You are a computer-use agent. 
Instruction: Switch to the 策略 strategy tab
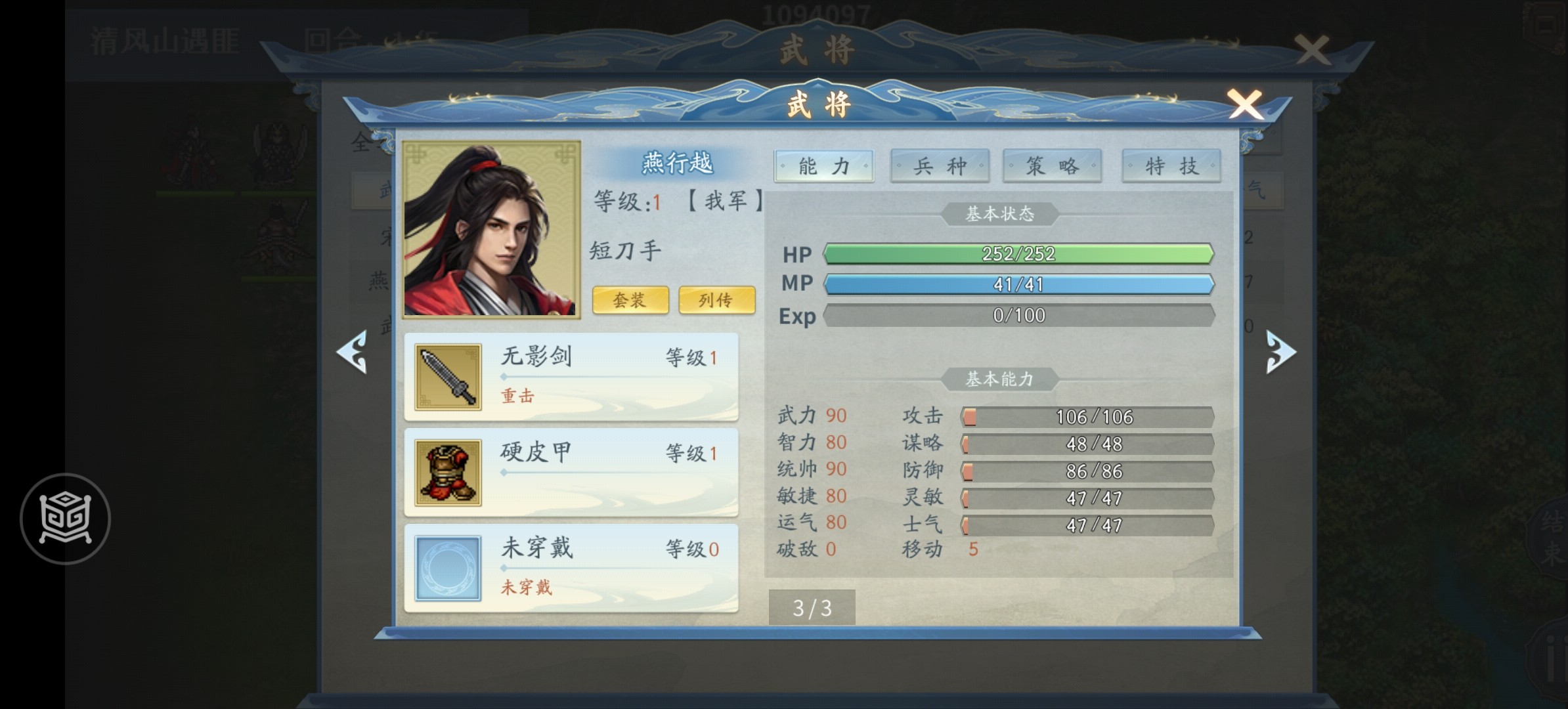point(1052,166)
